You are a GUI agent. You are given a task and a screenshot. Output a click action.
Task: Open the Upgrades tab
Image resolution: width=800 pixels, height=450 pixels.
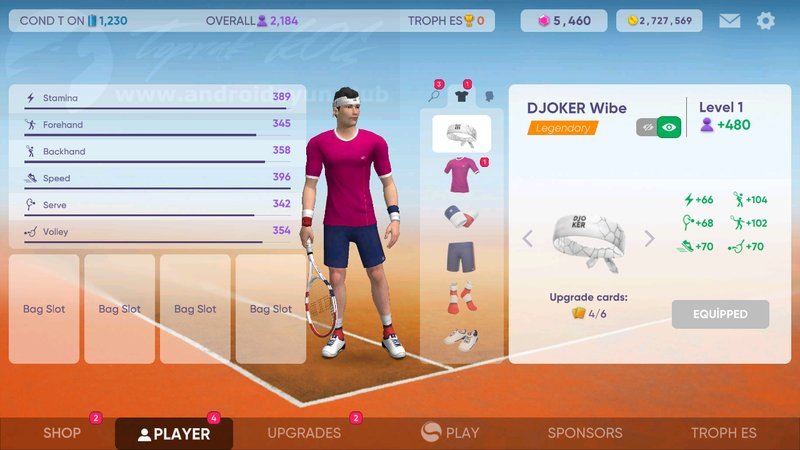(x=304, y=433)
